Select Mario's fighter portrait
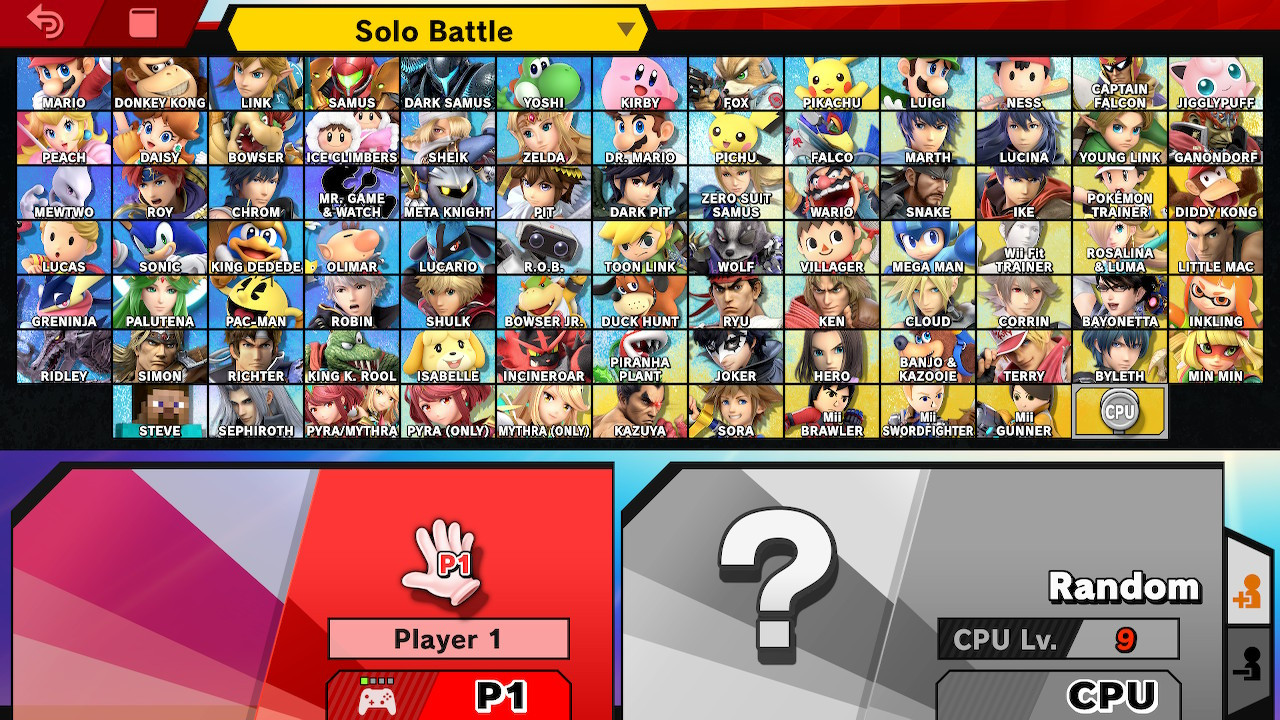 point(62,80)
